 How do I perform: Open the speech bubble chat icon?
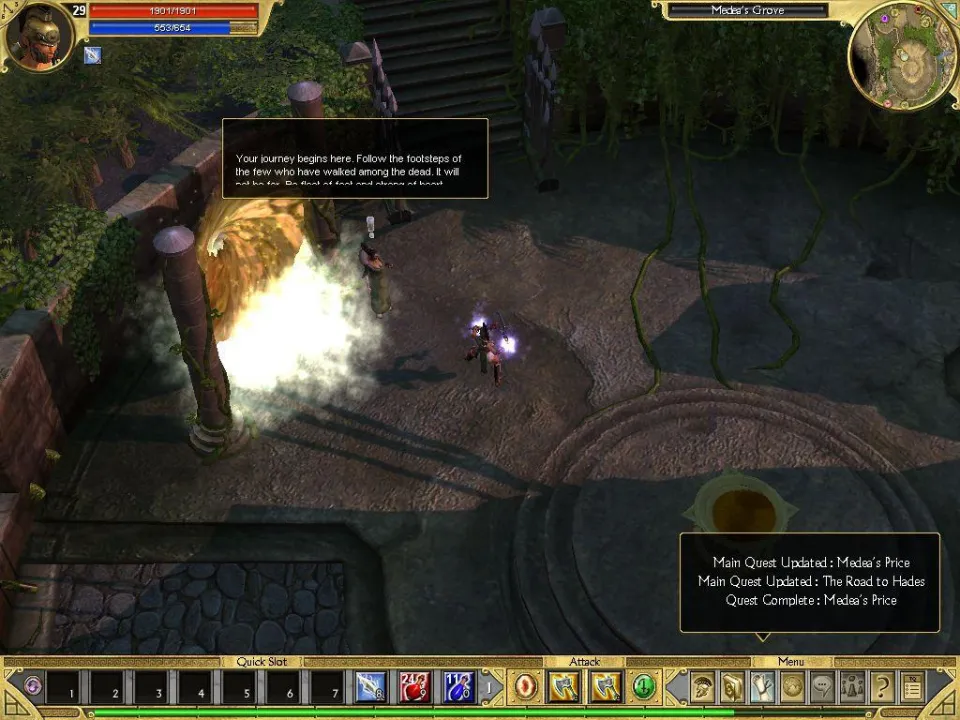pos(822,686)
